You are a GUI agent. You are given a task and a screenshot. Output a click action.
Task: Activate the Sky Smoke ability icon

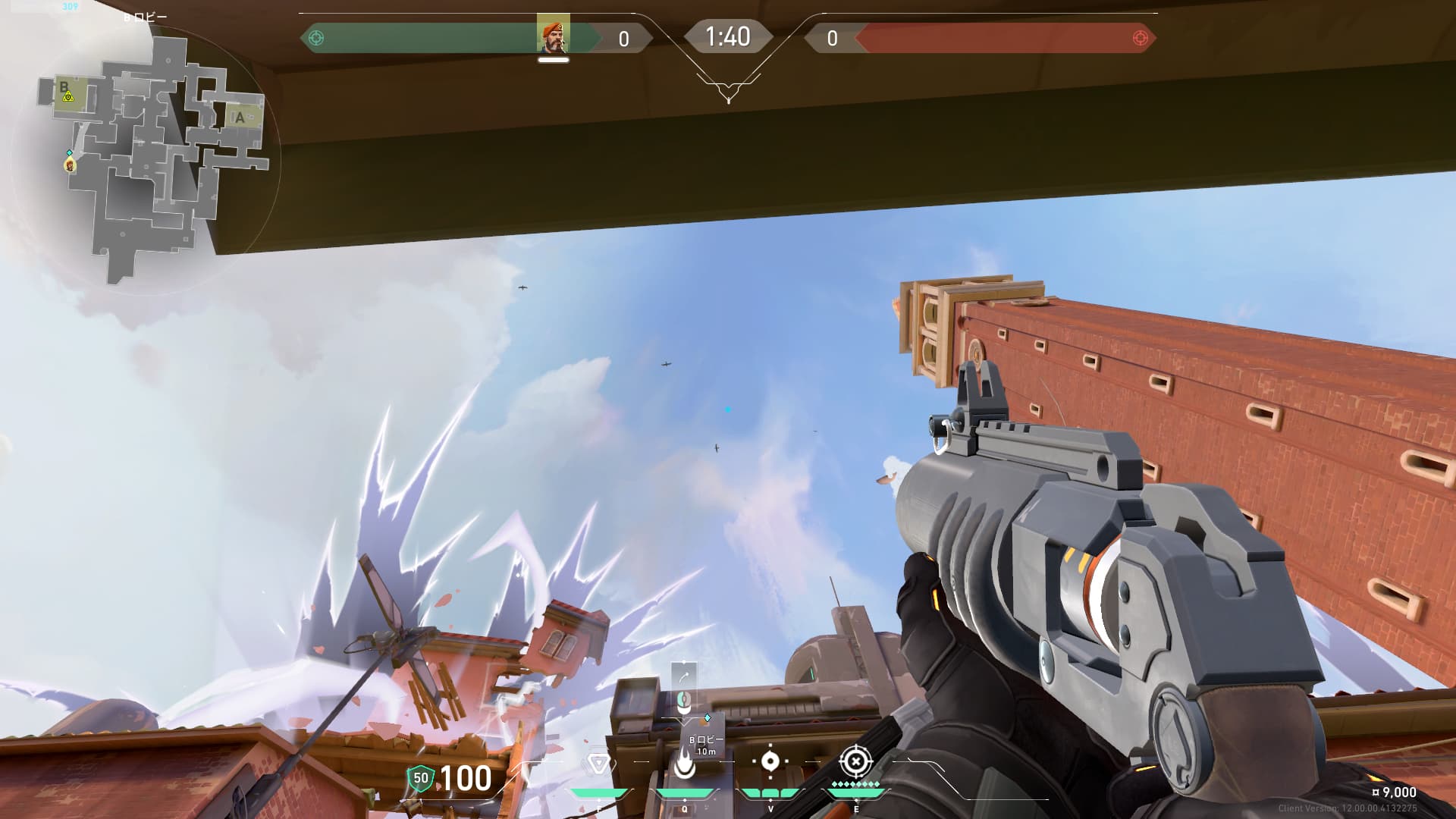click(770, 761)
